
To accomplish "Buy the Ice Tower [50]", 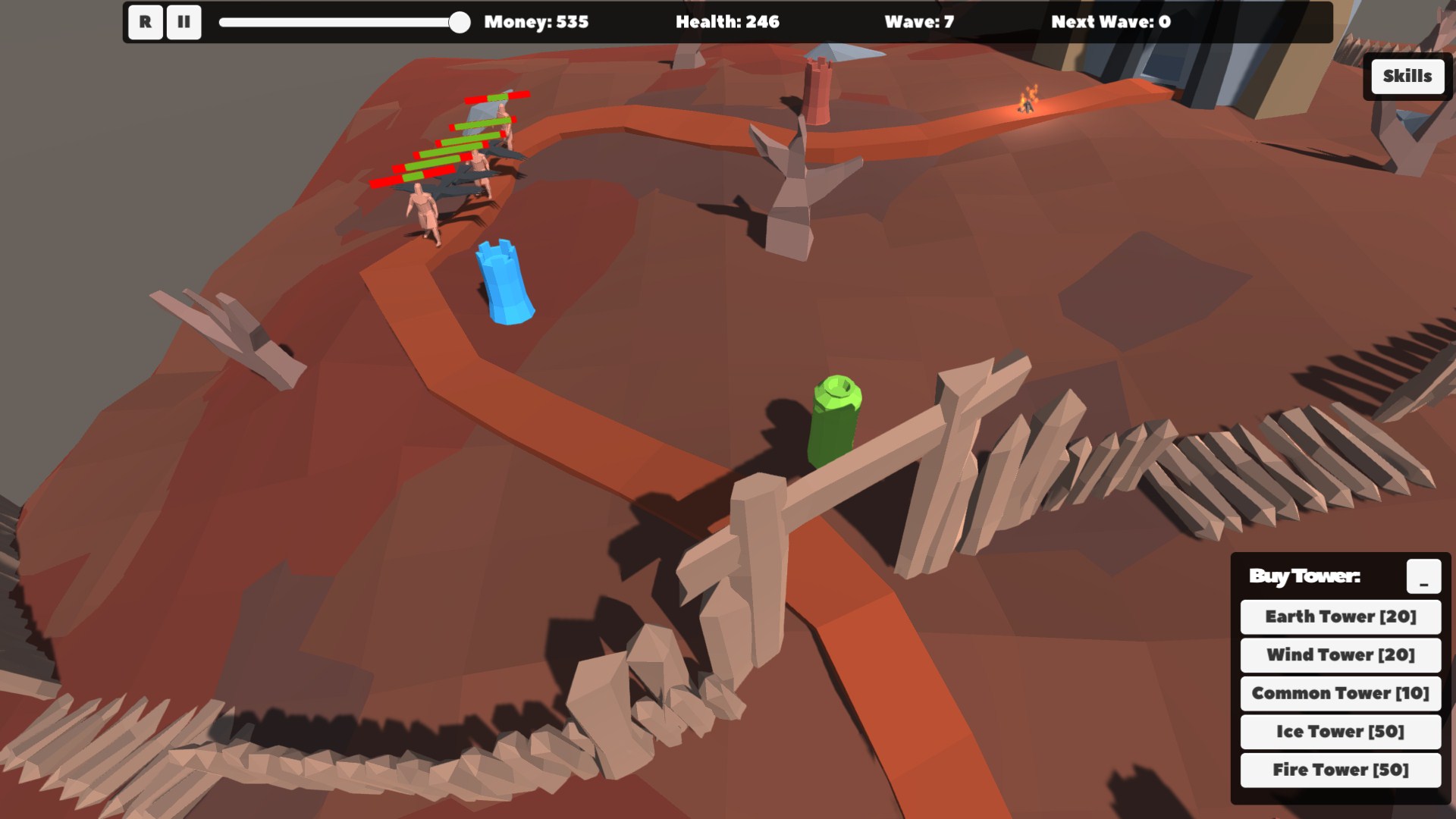I will coord(1339,732).
